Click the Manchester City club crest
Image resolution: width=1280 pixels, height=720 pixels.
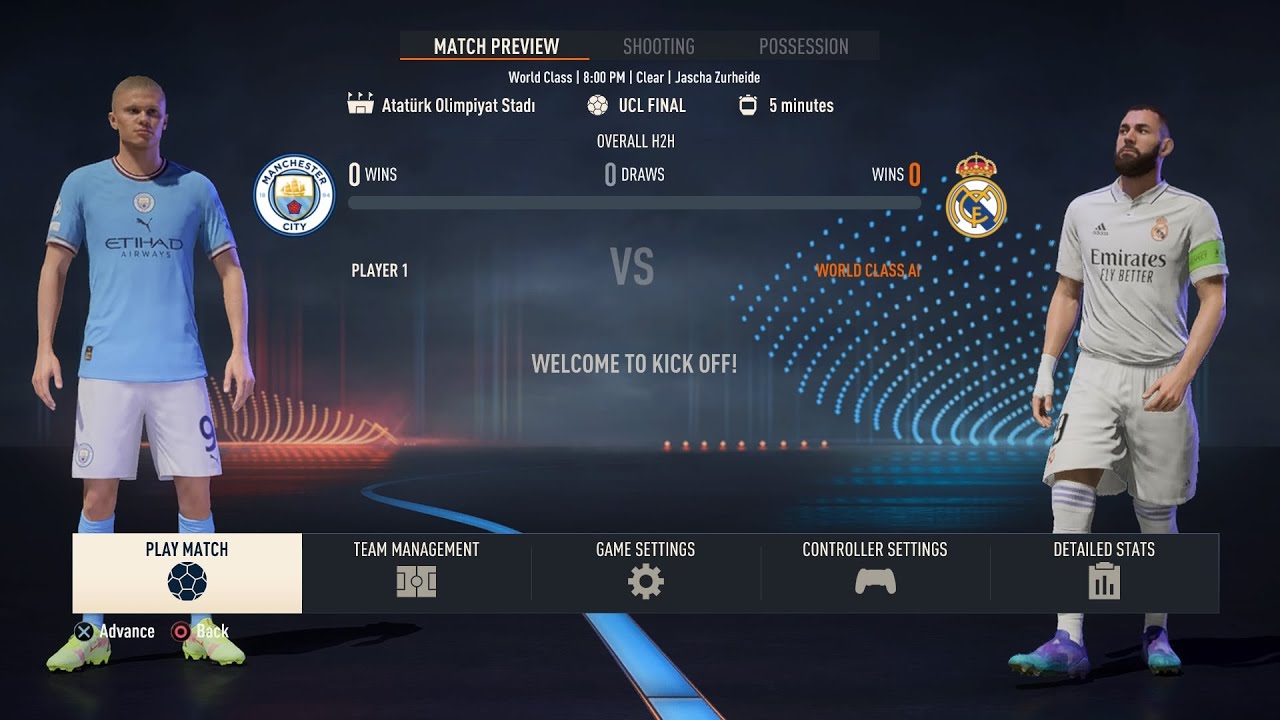[296, 193]
